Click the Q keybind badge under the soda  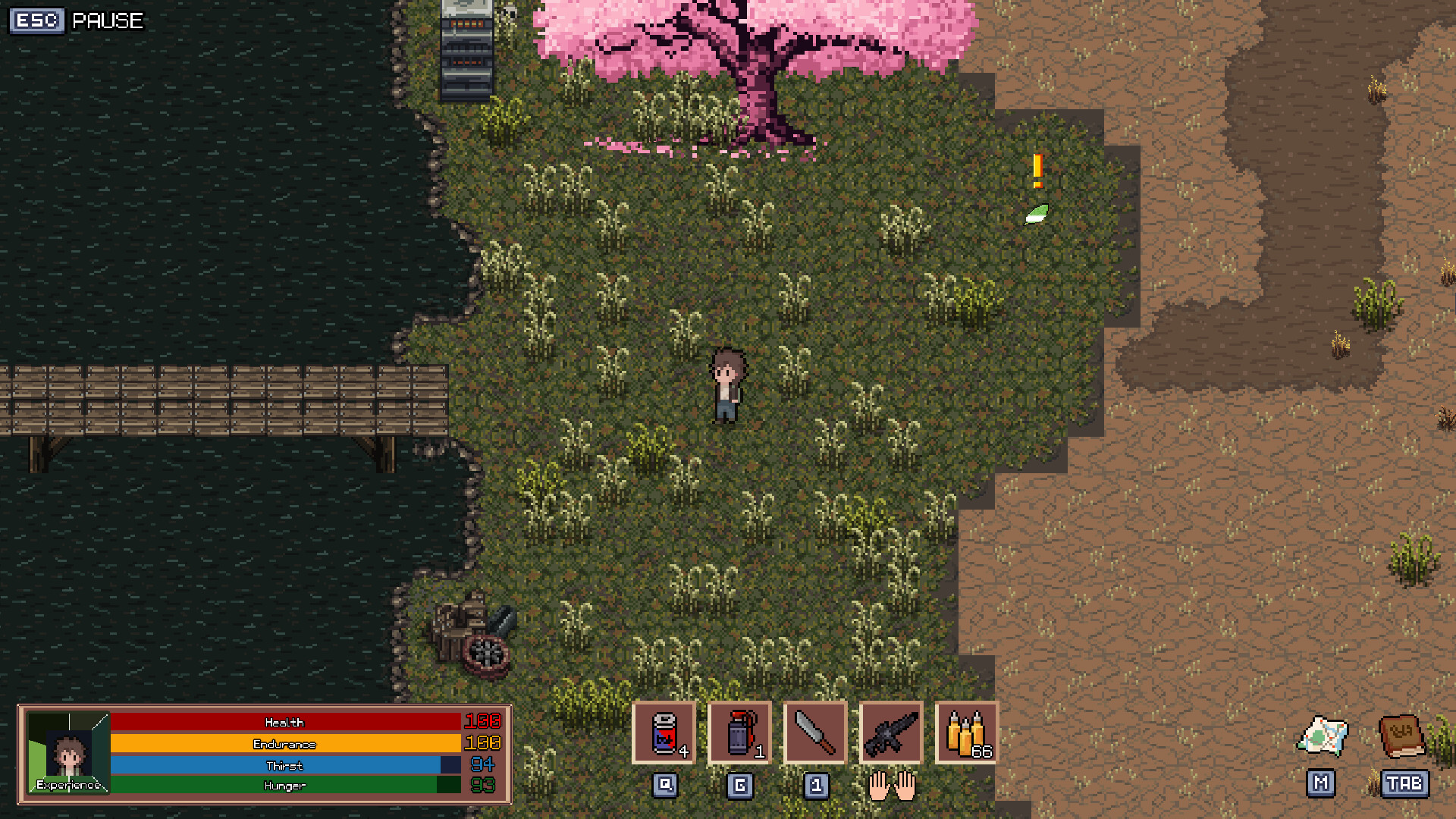click(664, 786)
